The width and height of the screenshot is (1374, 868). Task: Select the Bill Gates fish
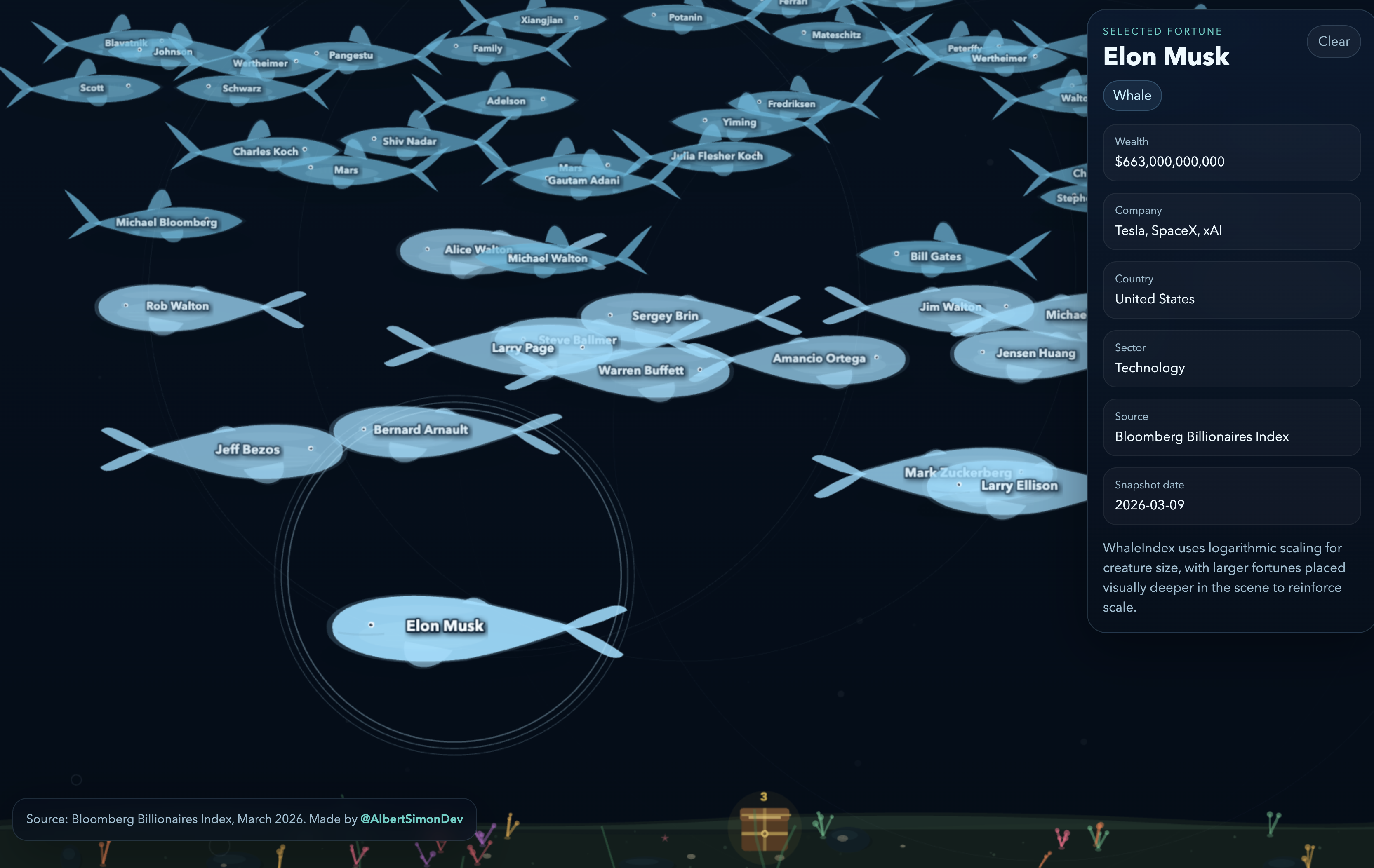point(935,257)
